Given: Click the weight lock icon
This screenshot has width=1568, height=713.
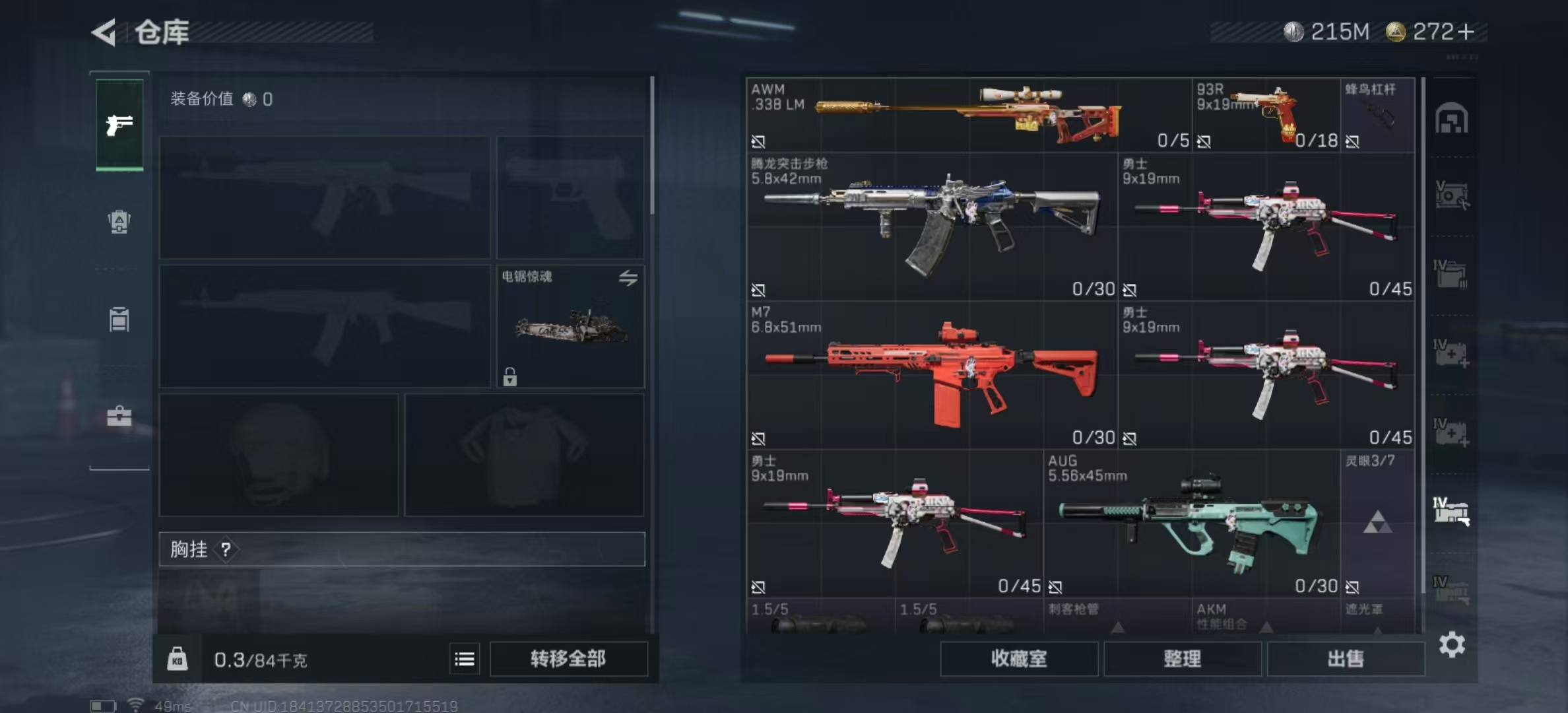Looking at the screenshot, I should coord(177,659).
